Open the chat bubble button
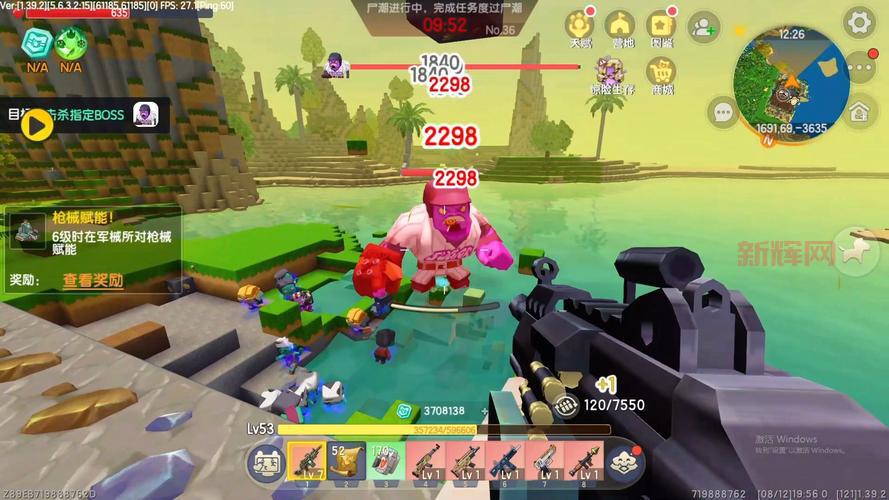Screen dimensions: 889x500 pos(722,112)
